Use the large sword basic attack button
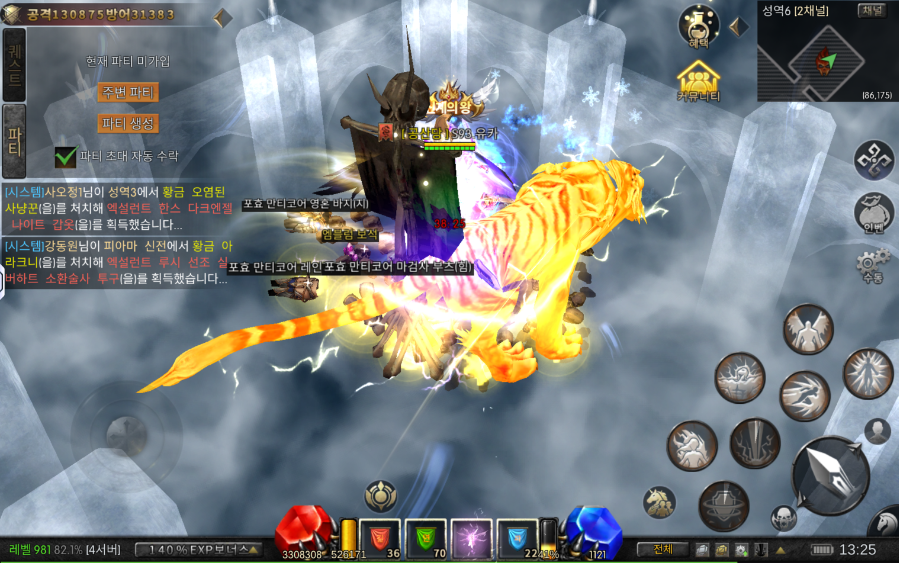The image size is (899, 563). 830,475
